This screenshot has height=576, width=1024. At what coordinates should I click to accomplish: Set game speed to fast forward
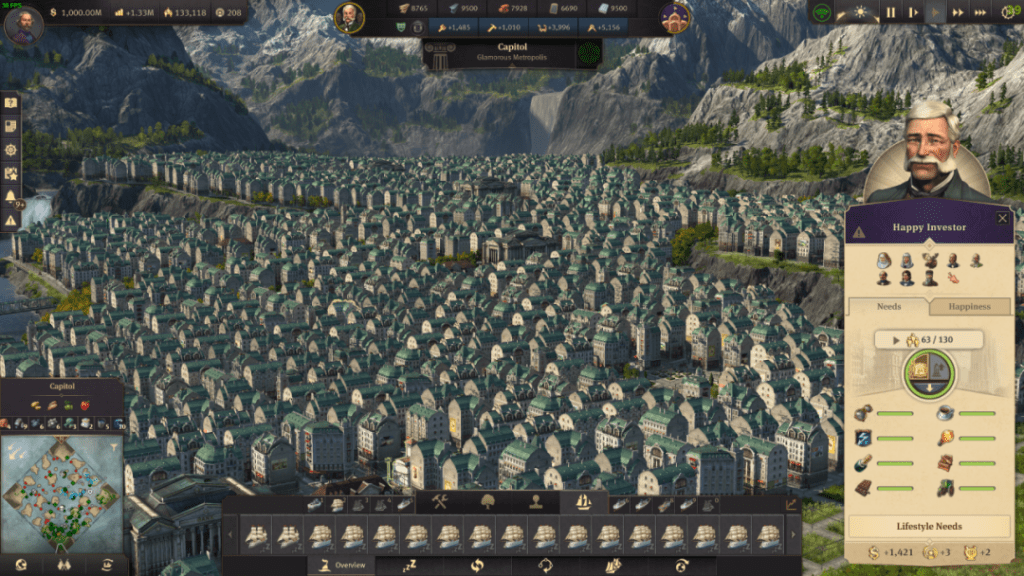[959, 13]
